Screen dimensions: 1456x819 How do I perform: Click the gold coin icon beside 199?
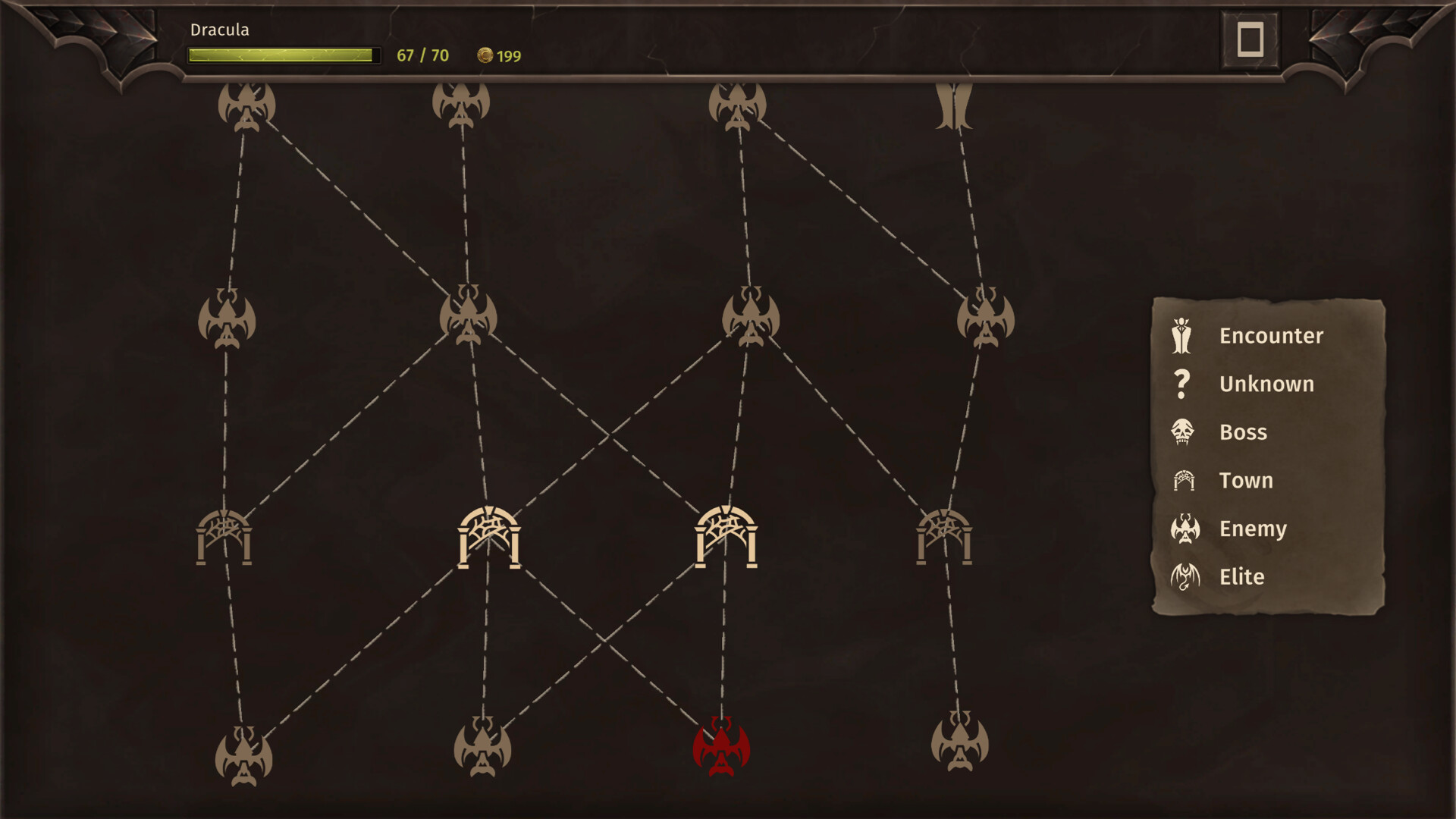point(486,55)
